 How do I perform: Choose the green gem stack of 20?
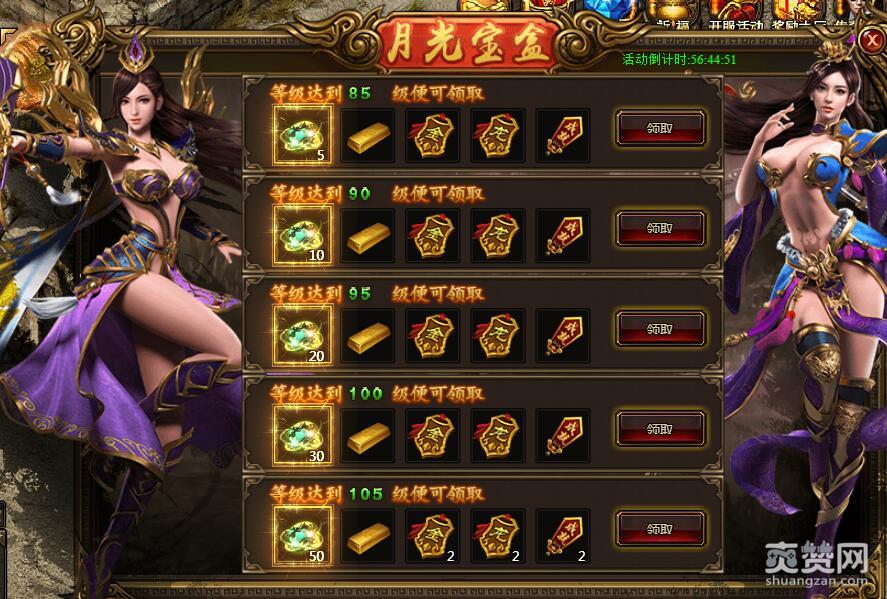[x=302, y=336]
